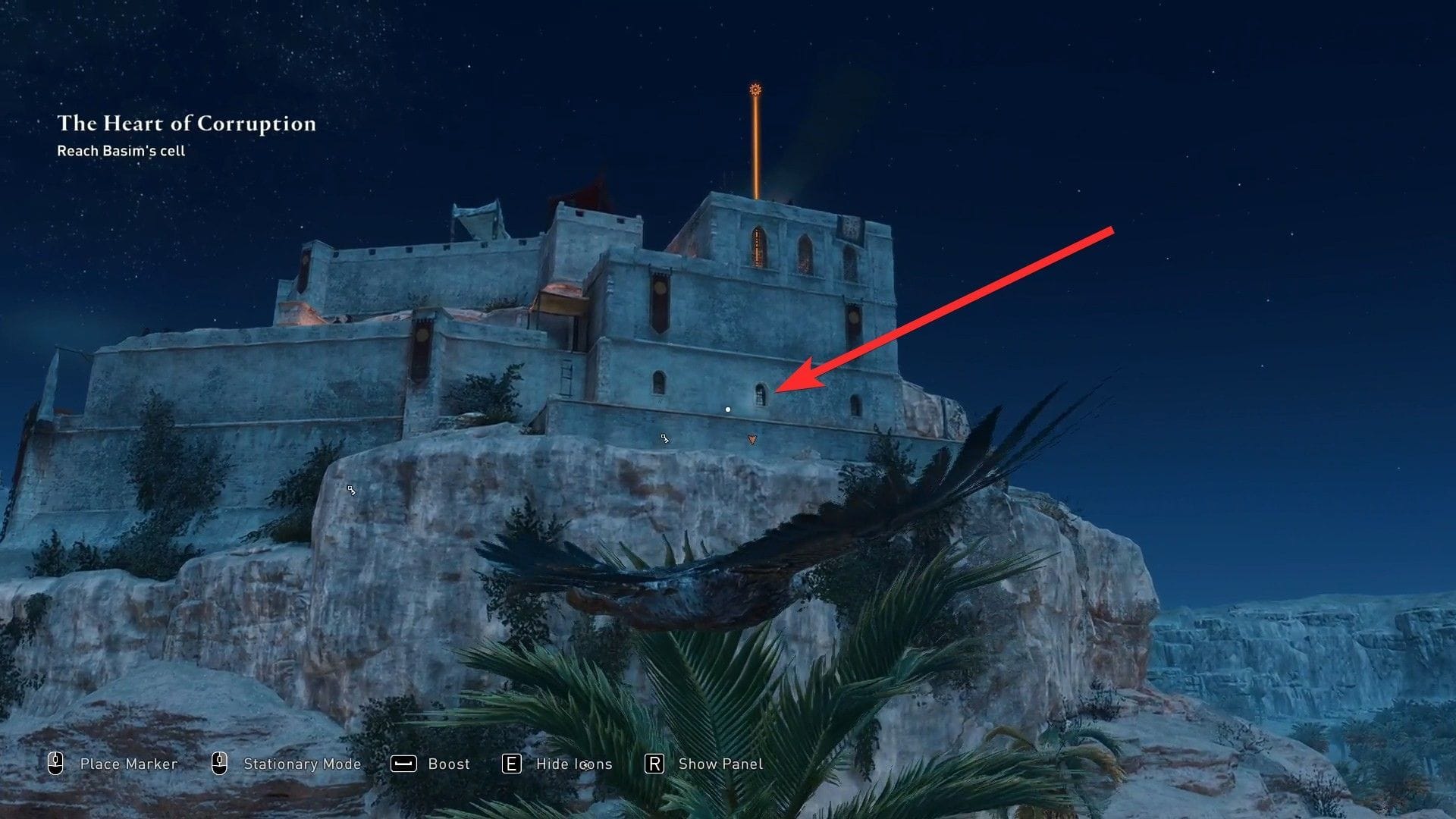Select the Stationary Mode mouse icon
1456x819 pixels.
(221, 764)
